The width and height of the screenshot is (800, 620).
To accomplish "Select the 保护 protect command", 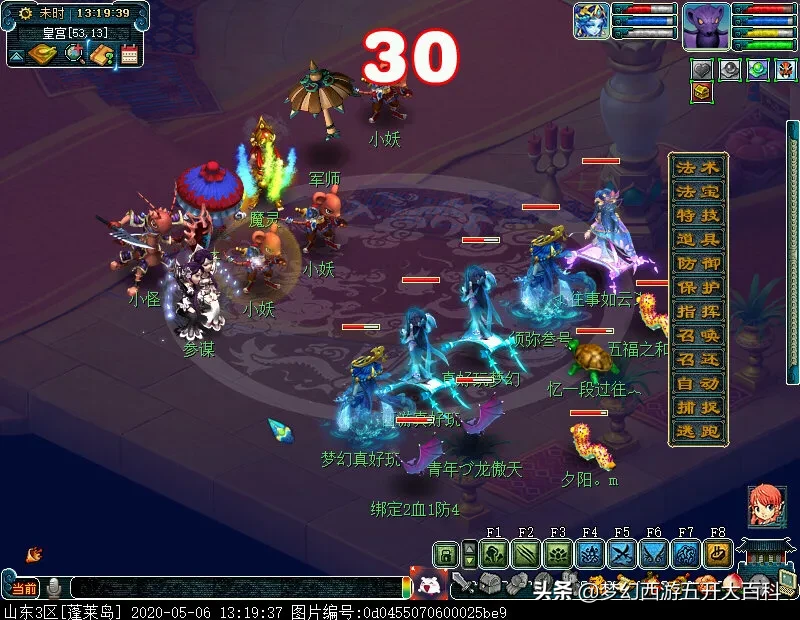I will point(697,287).
